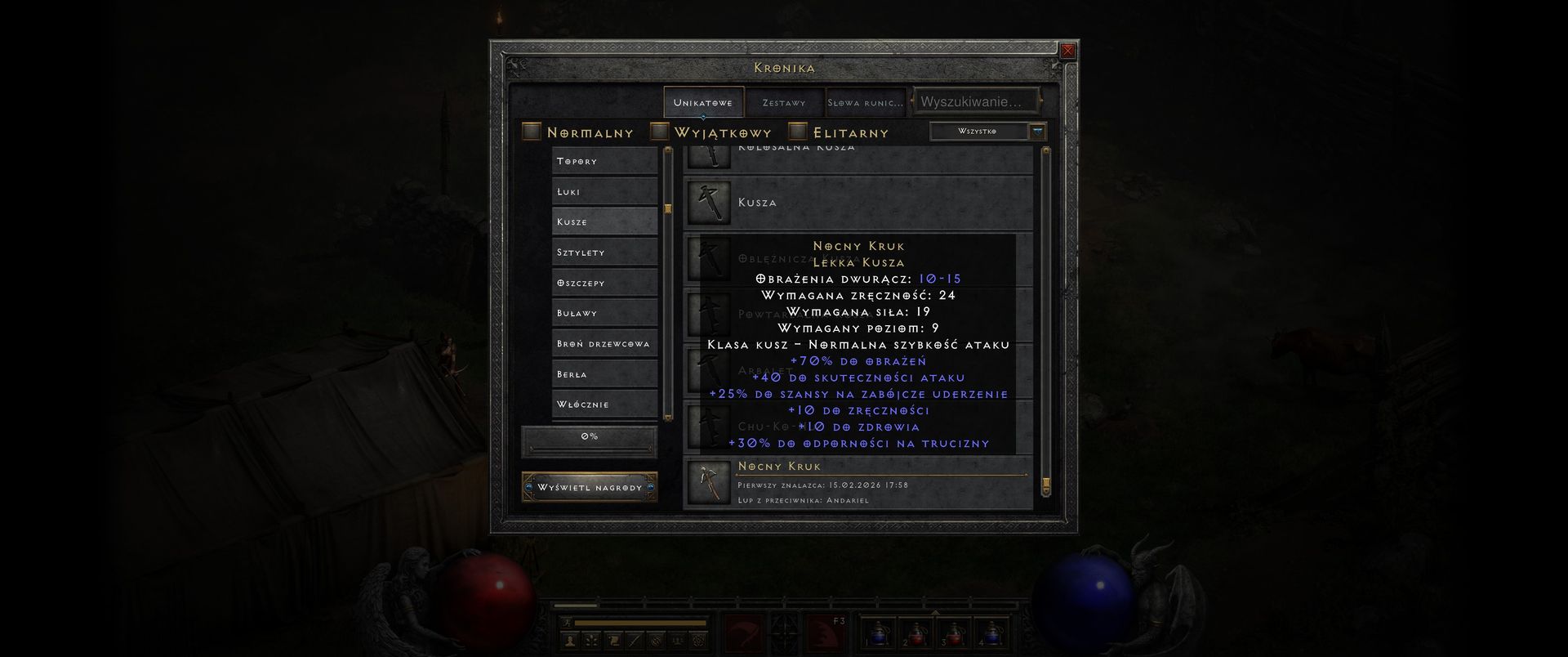Click the Wyszukiwanie search field

[x=975, y=102]
